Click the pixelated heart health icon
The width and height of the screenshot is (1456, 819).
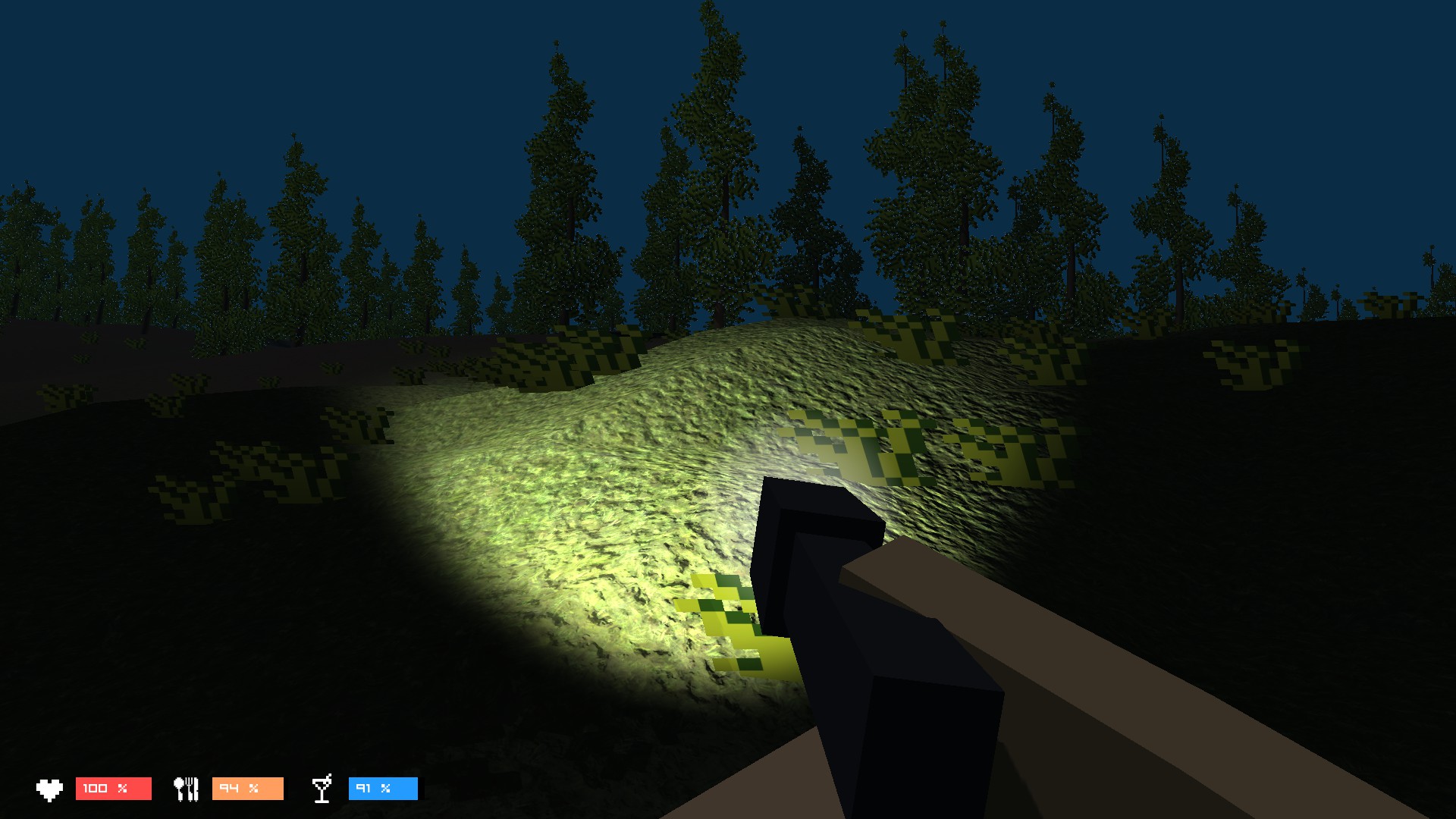tap(50, 789)
